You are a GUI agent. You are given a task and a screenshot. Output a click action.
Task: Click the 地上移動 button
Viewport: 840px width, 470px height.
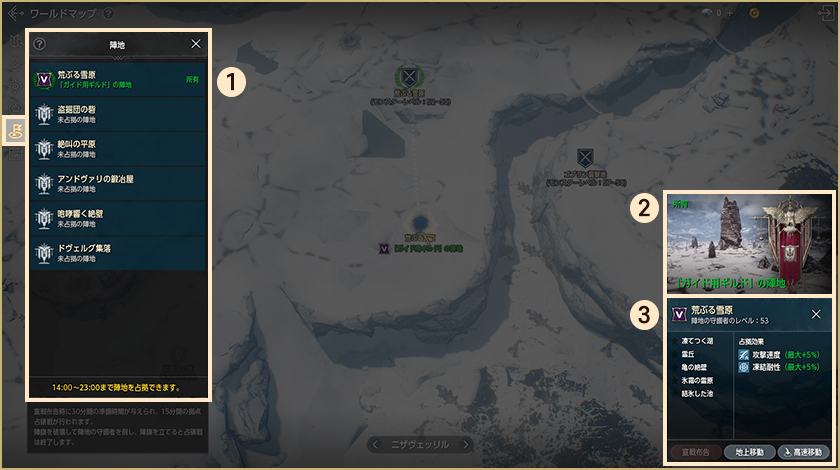747,452
